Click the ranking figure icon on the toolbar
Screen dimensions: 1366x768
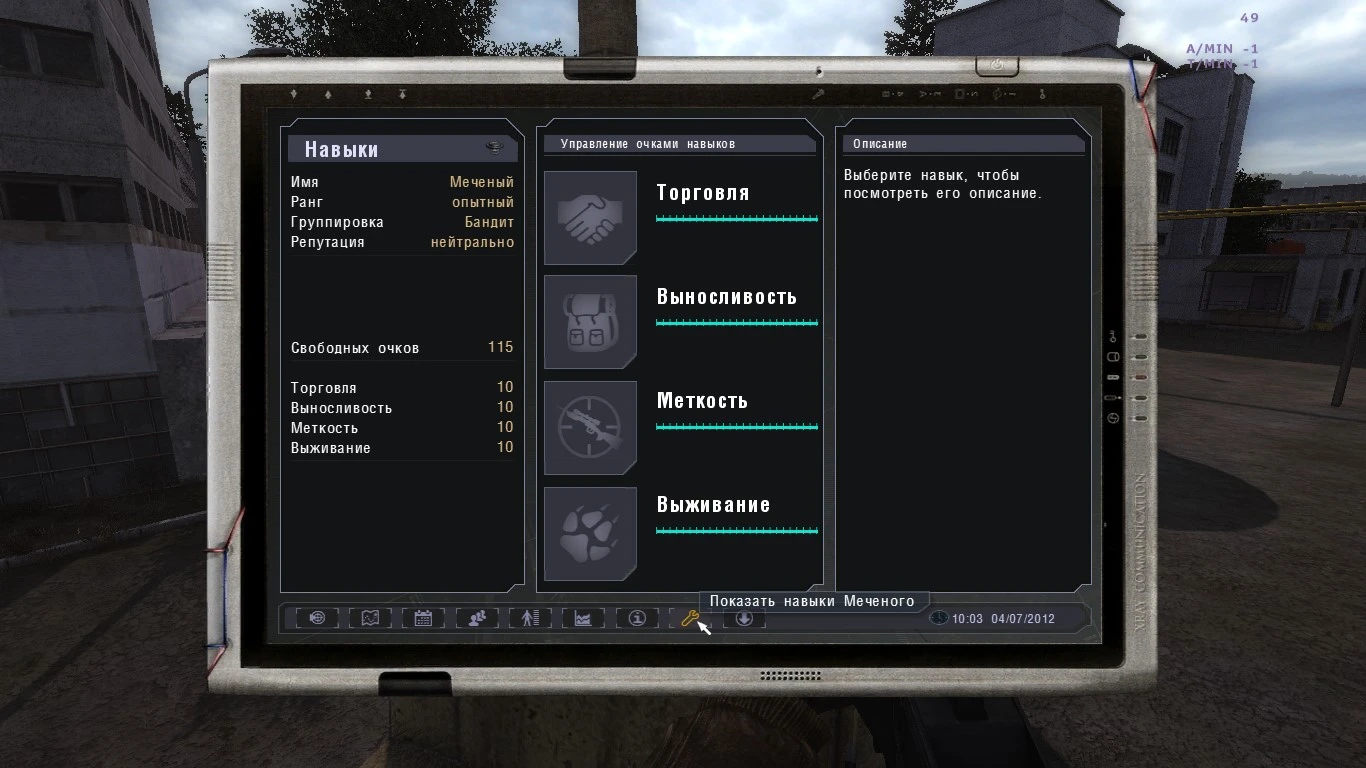(x=528, y=618)
